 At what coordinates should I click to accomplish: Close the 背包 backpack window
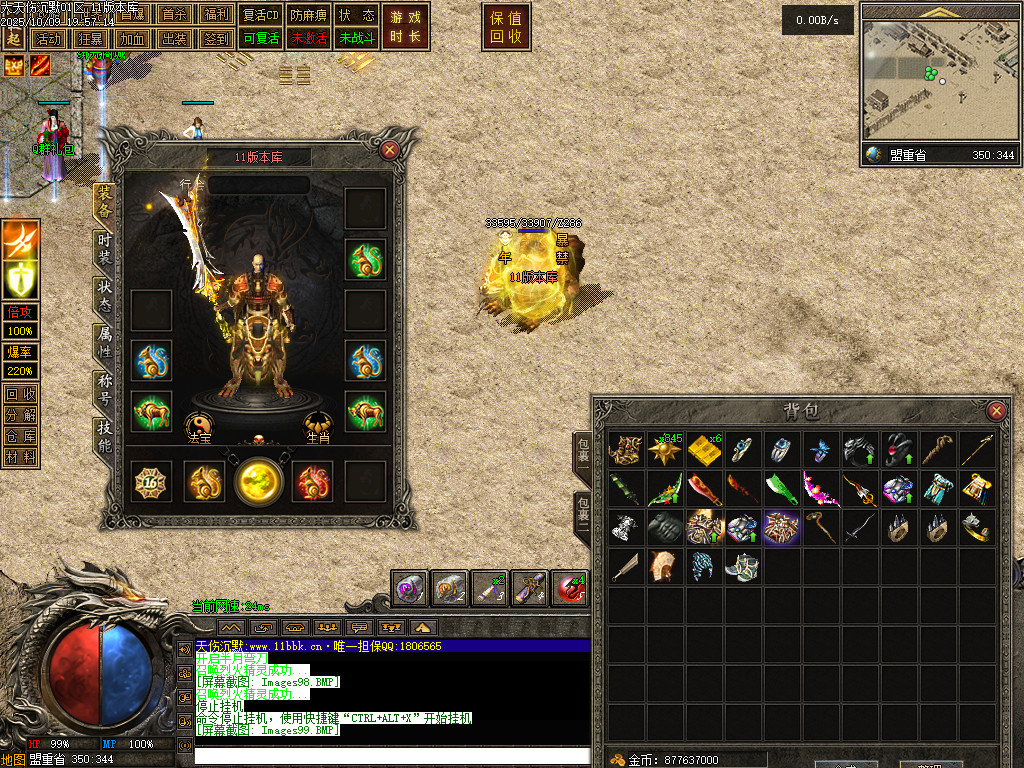coord(996,411)
